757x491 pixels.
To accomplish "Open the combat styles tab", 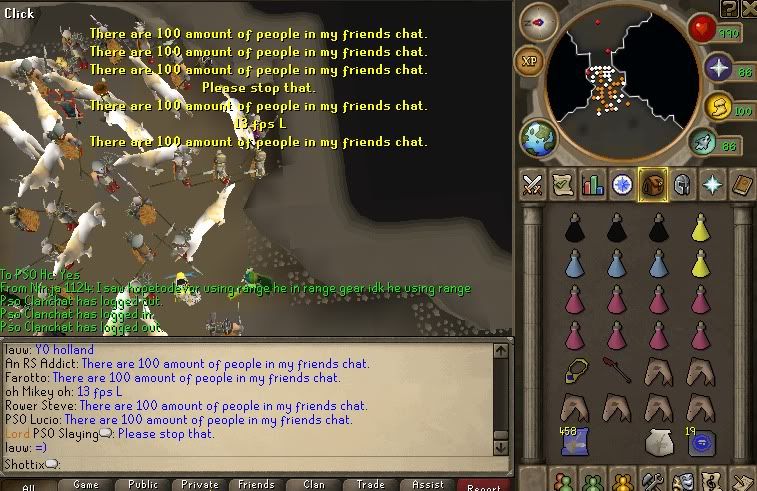I will pos(532,185).
